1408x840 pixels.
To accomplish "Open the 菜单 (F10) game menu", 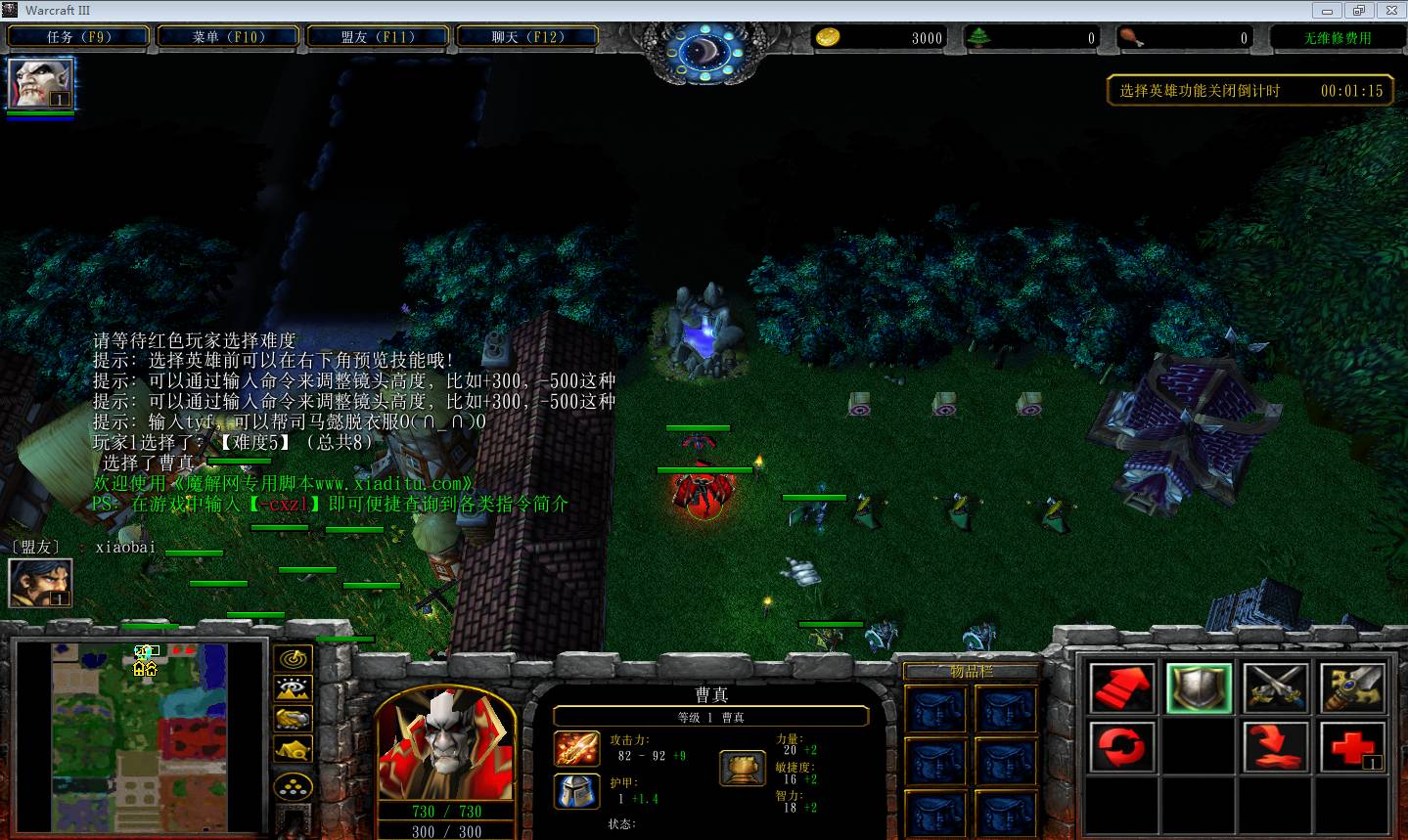I will click(x=228, y=37).
